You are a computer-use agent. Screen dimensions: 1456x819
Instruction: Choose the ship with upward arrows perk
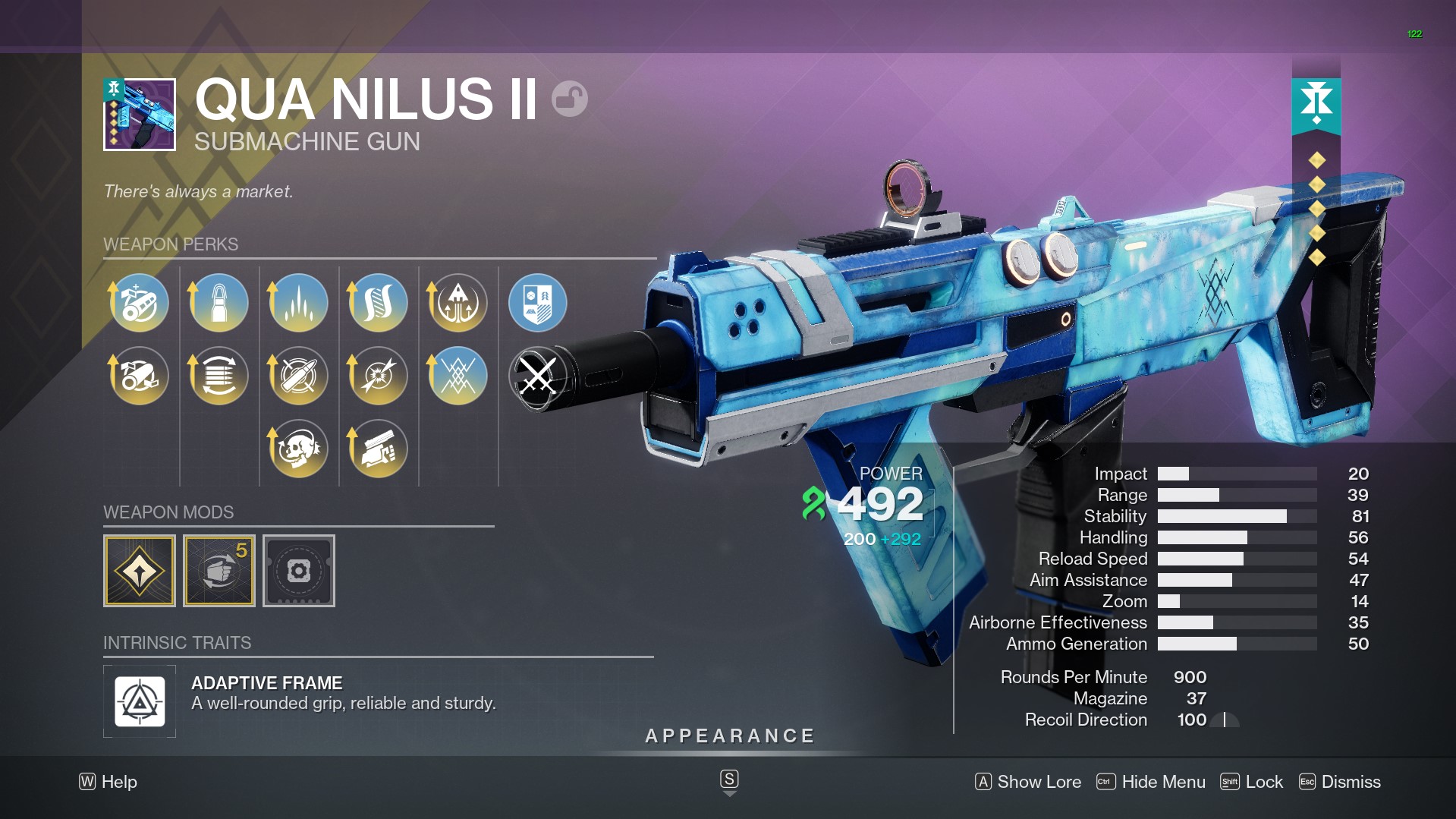(x=458, y=303)
